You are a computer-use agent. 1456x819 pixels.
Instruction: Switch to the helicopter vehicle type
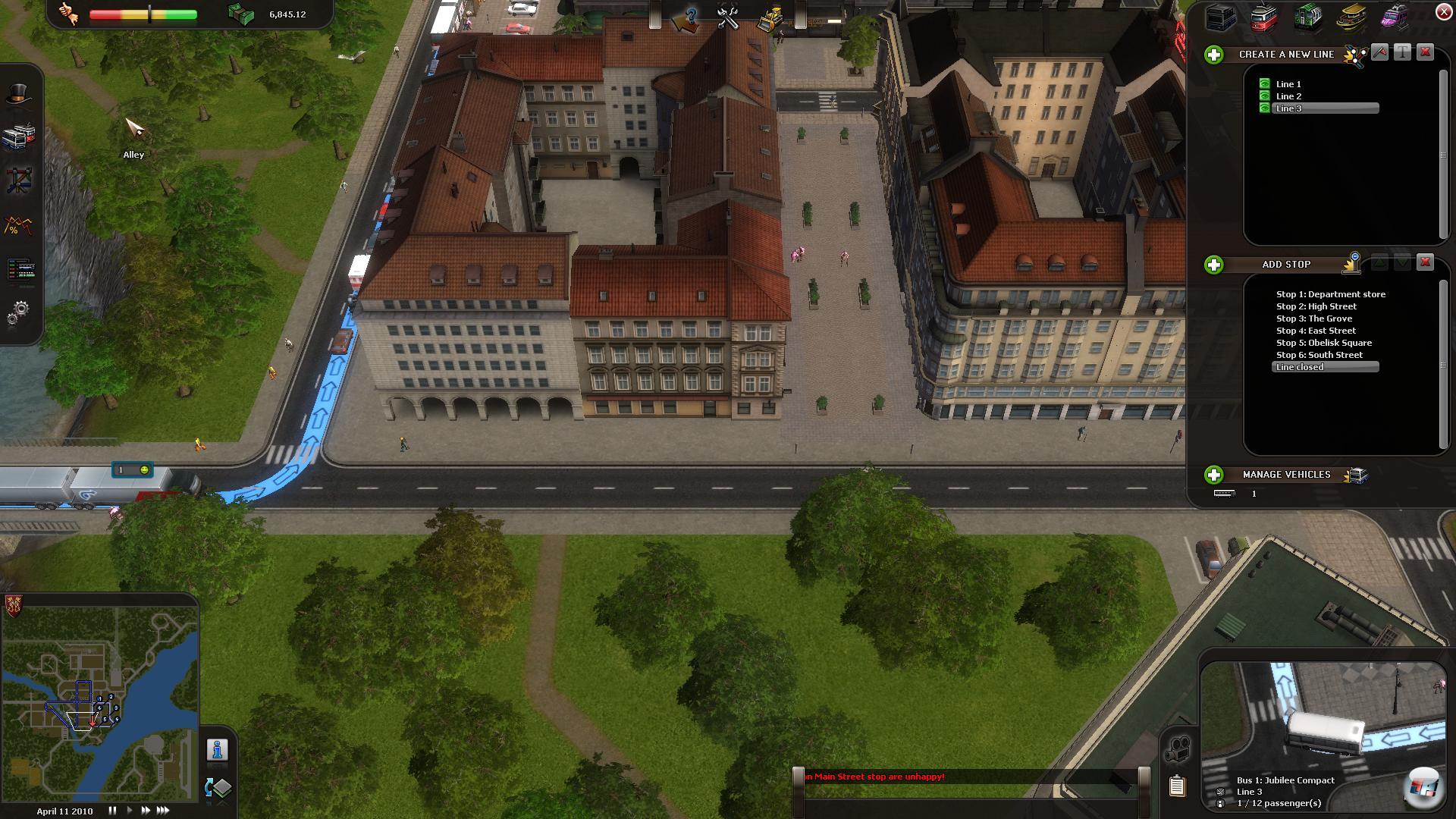point(1395,17)
